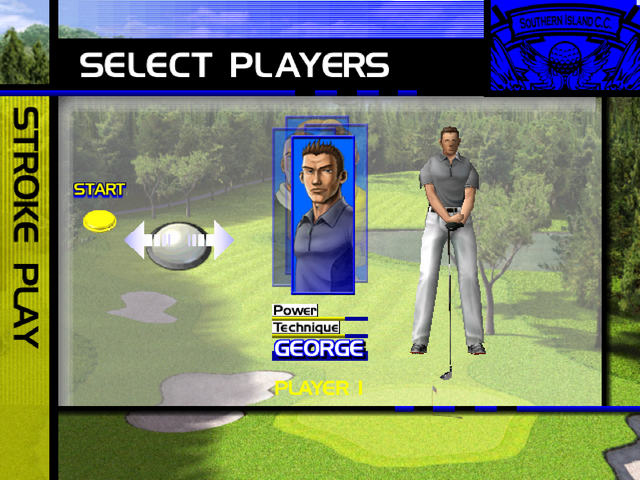The width and height of the screenshot is (640, 480).
Task: Click the yellow START button
Action: coord(100,220)
